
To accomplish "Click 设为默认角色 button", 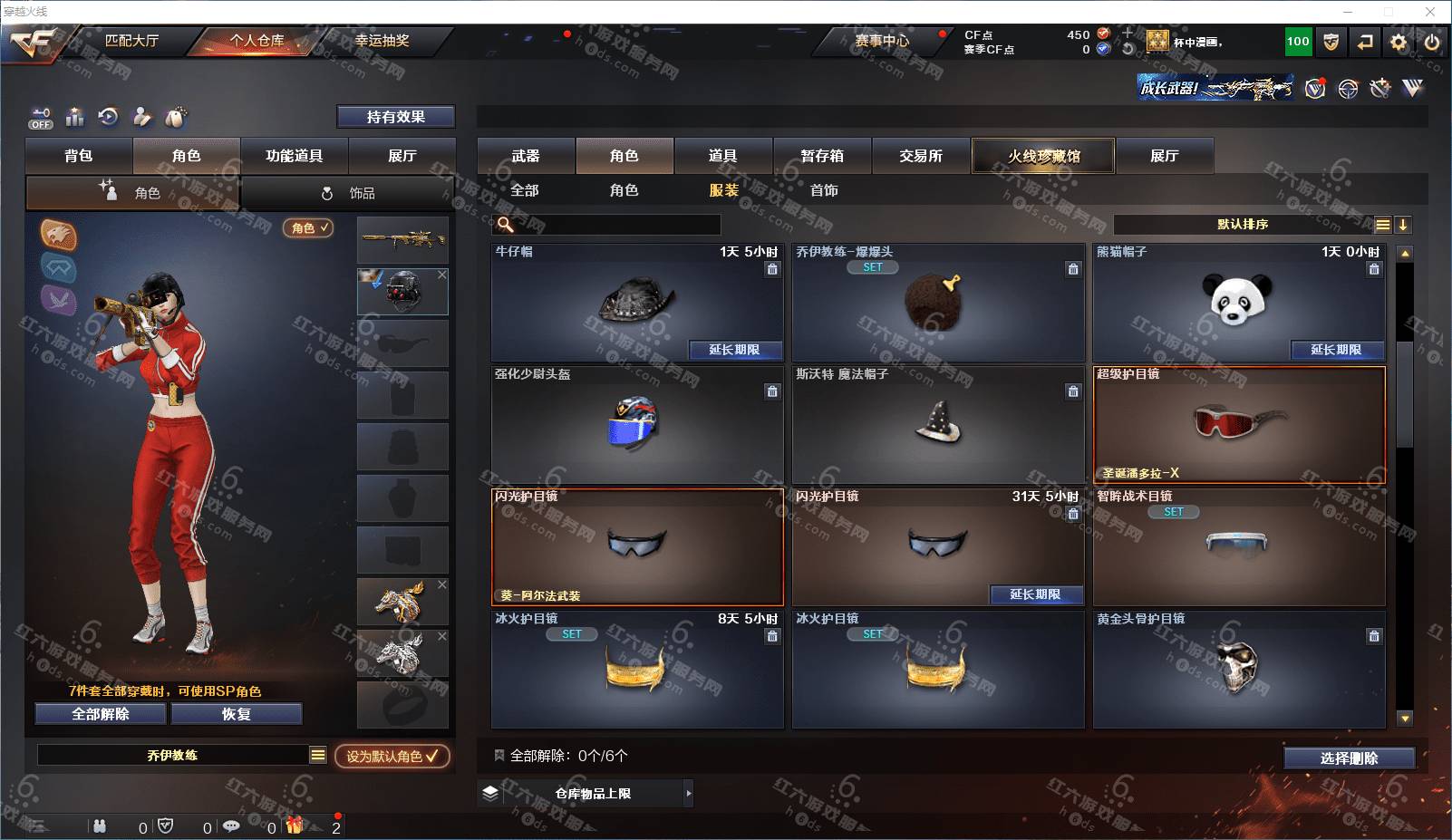I will click(x=392, y=756).
